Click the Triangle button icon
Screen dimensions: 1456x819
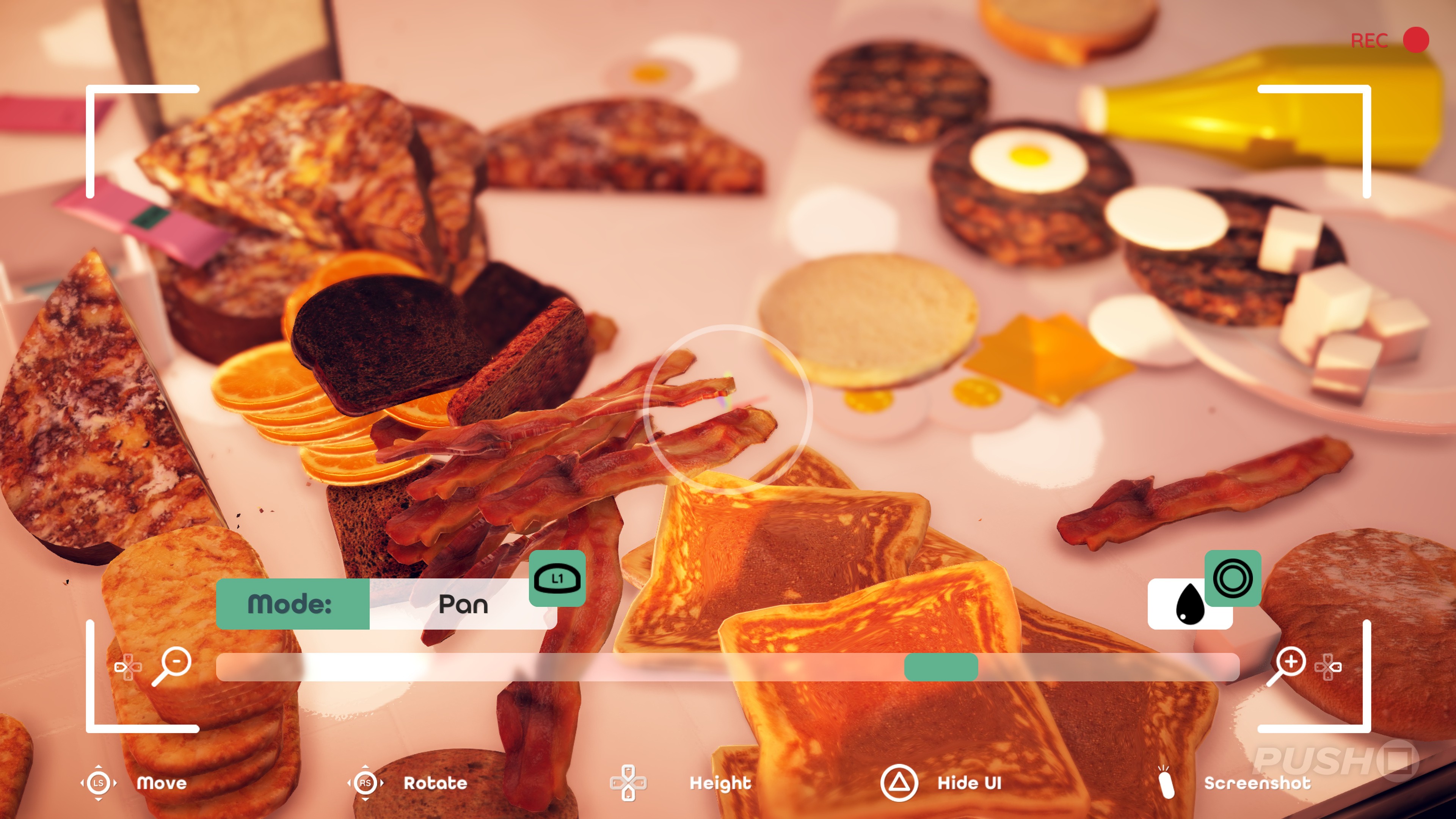click(x=900, y=783)
